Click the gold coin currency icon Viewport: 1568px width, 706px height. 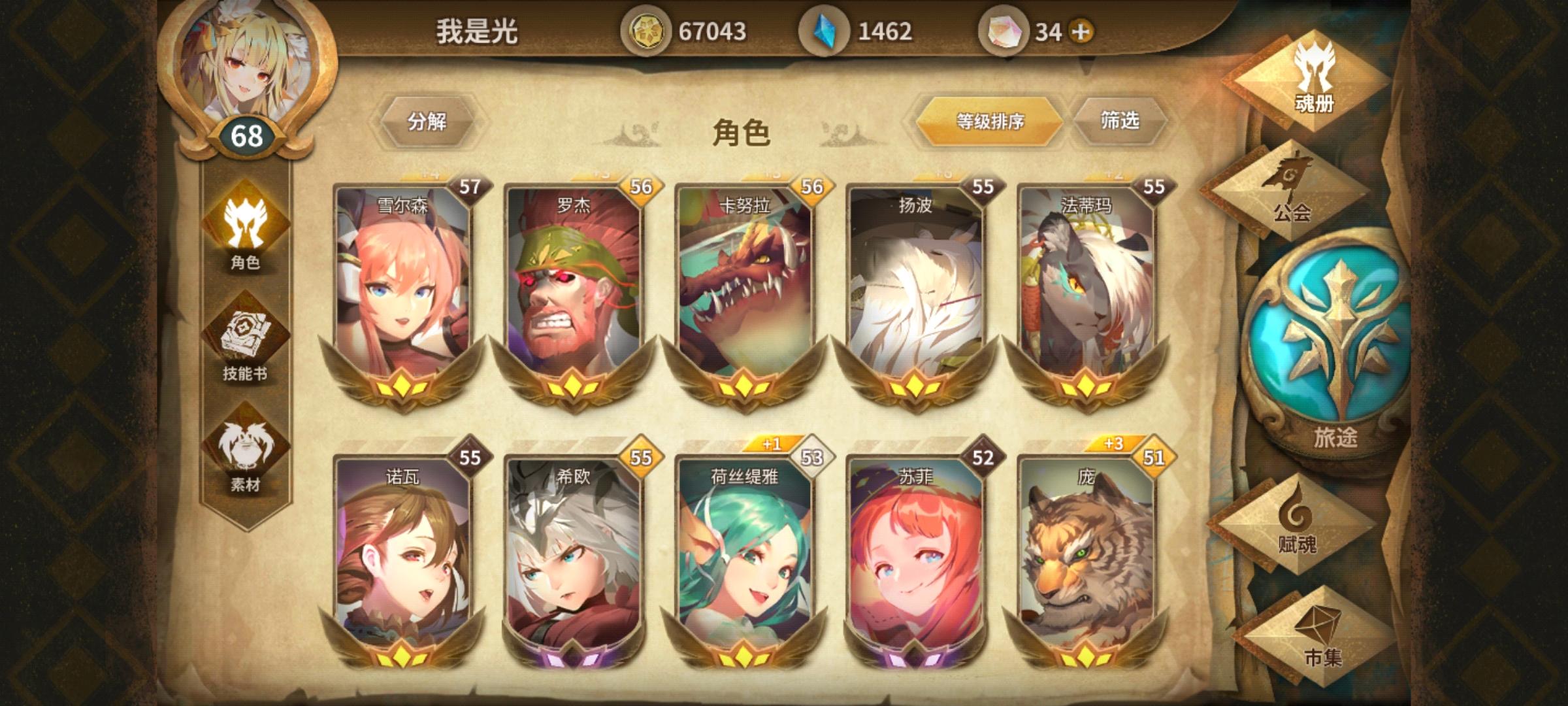tap(648, 29)
